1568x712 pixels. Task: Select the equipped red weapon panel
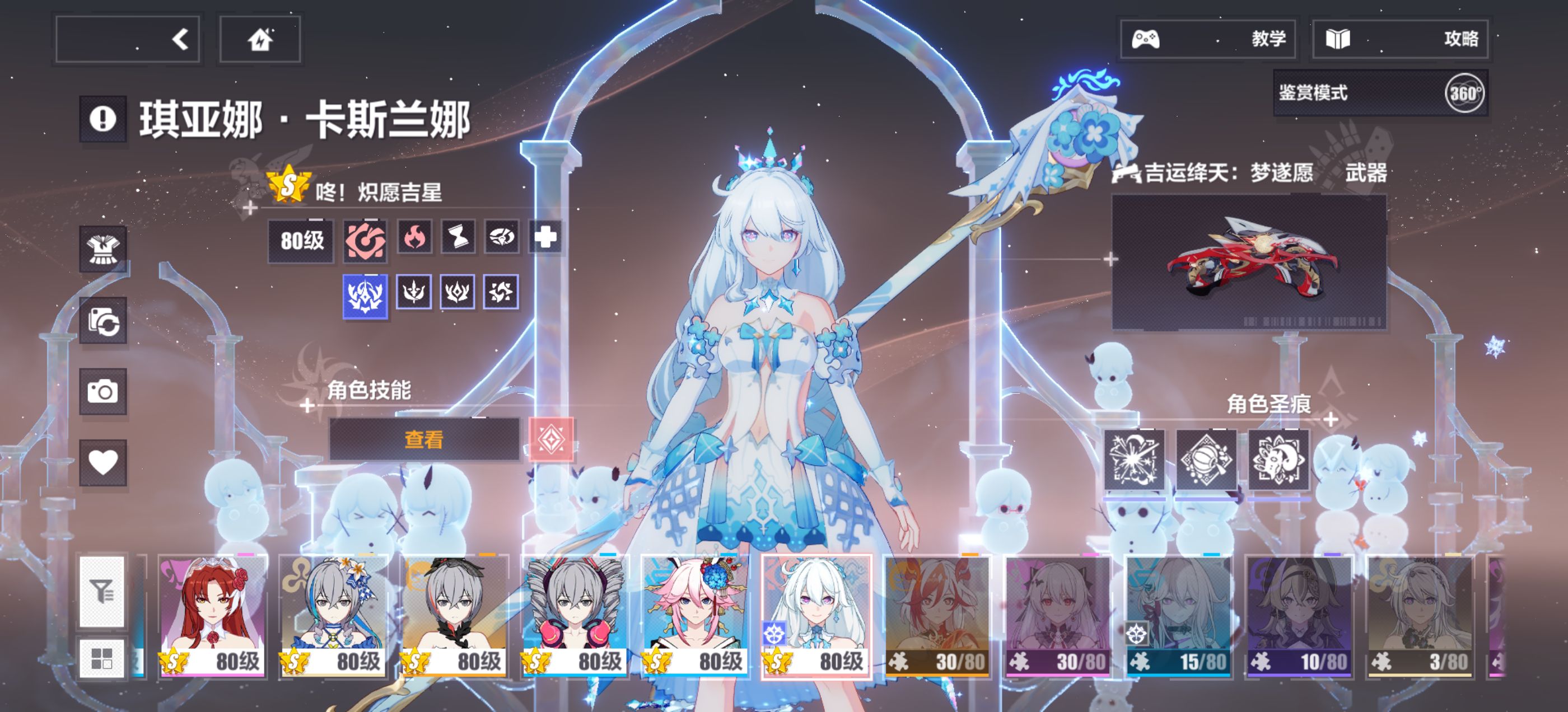tap(1248, 263)
